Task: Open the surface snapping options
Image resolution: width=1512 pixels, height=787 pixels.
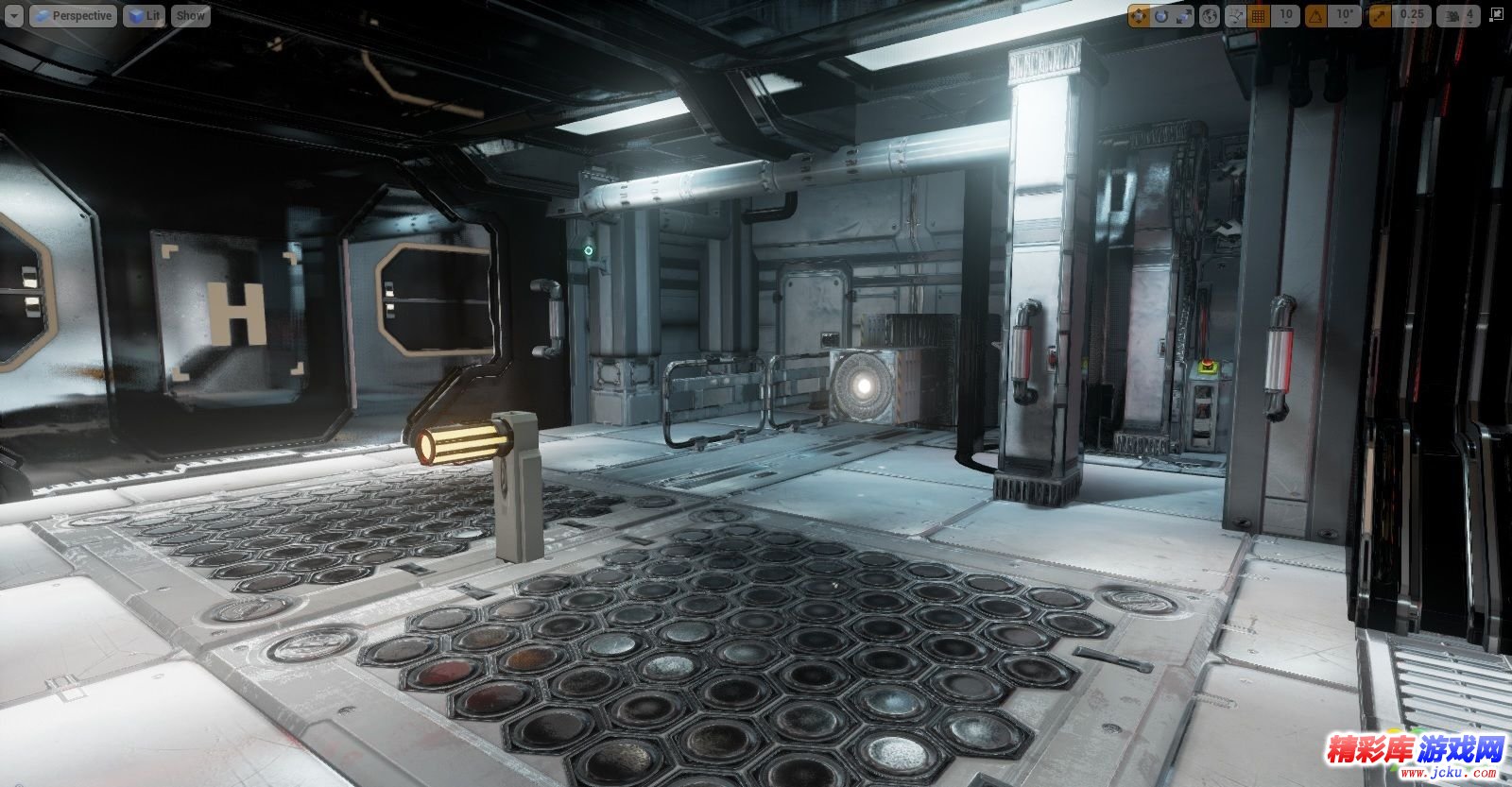Action: tap(1235, 16)
